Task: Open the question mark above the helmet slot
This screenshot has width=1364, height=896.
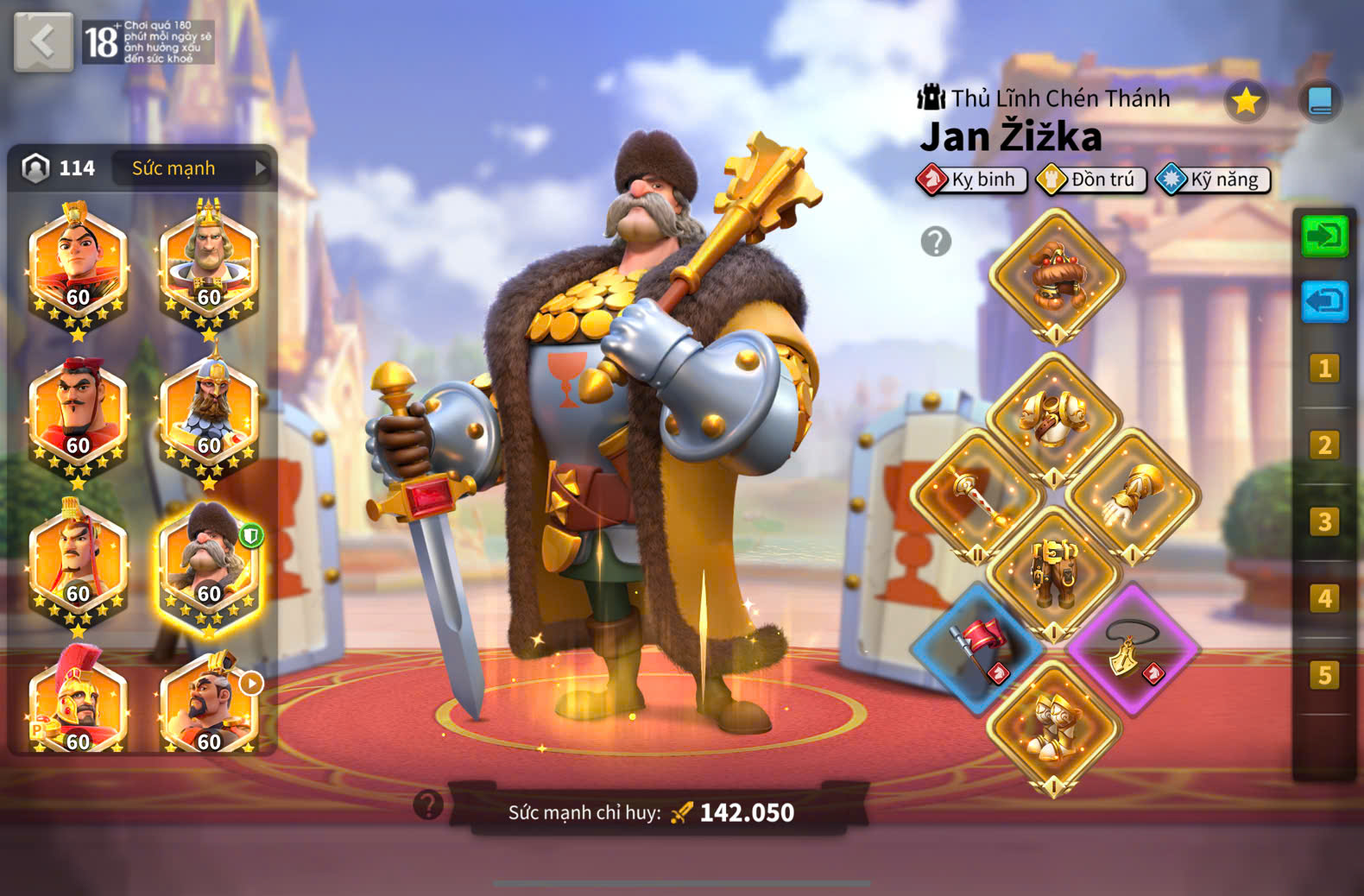Action: coord(936,242)
